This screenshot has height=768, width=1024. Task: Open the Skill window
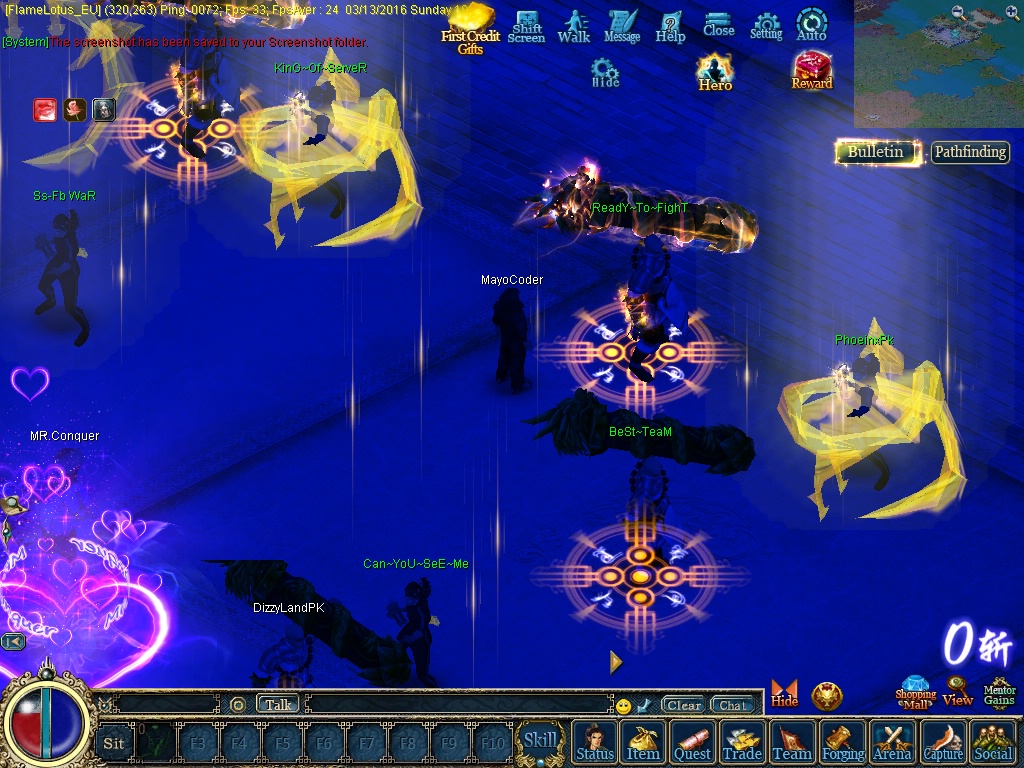[541, 741]
